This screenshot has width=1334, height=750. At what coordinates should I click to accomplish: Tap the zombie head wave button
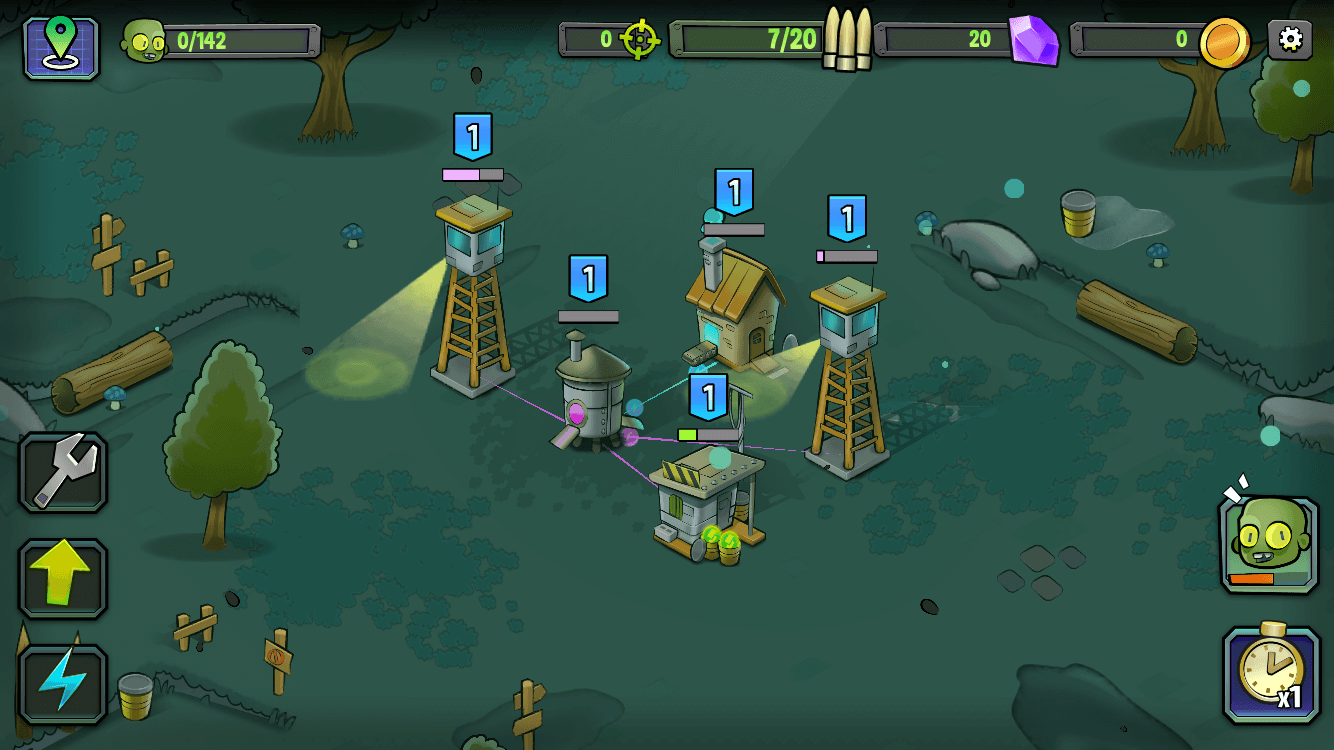click(1268, 544)
